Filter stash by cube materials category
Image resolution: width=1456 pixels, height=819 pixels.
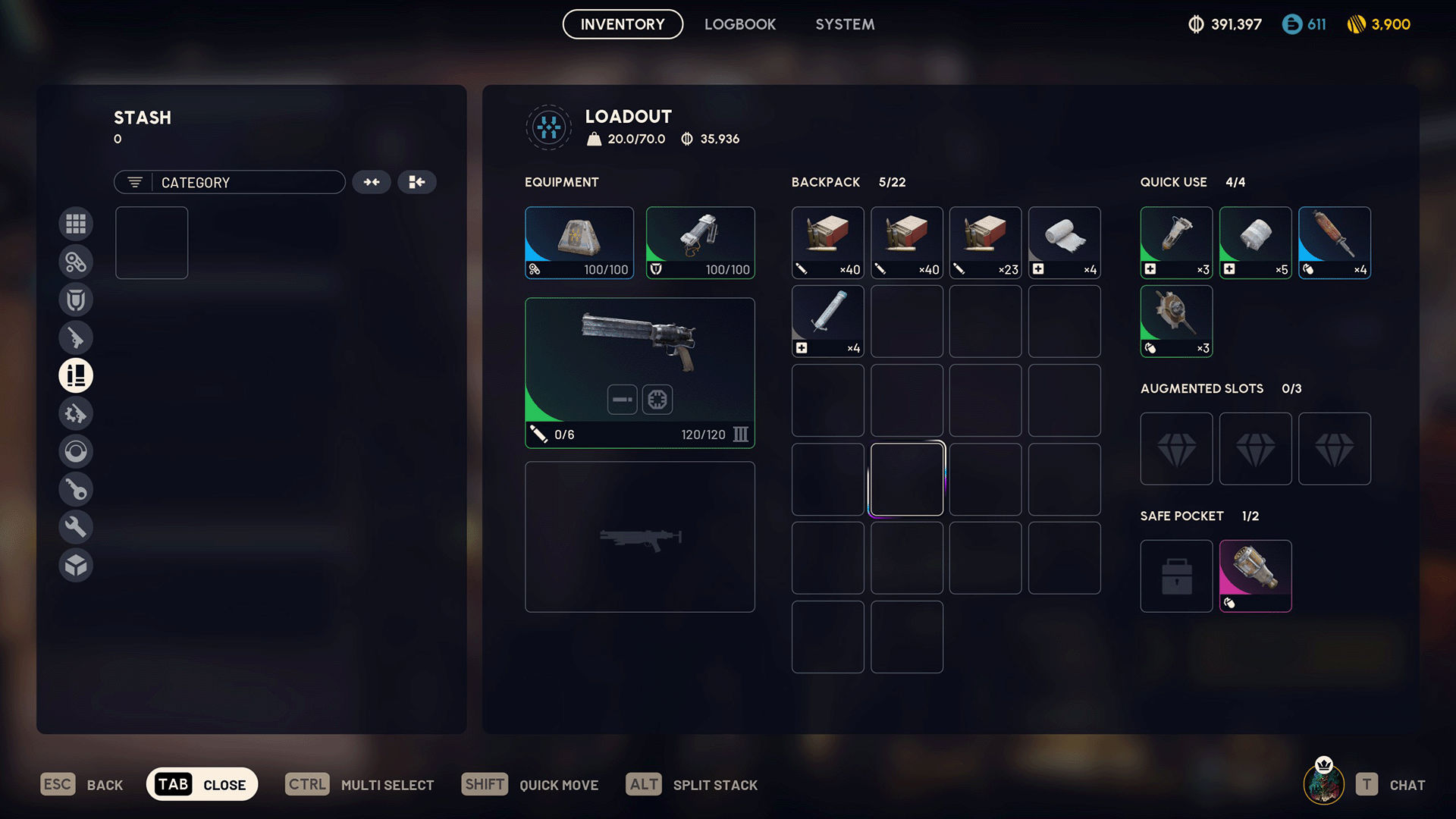tap(76, 565)
